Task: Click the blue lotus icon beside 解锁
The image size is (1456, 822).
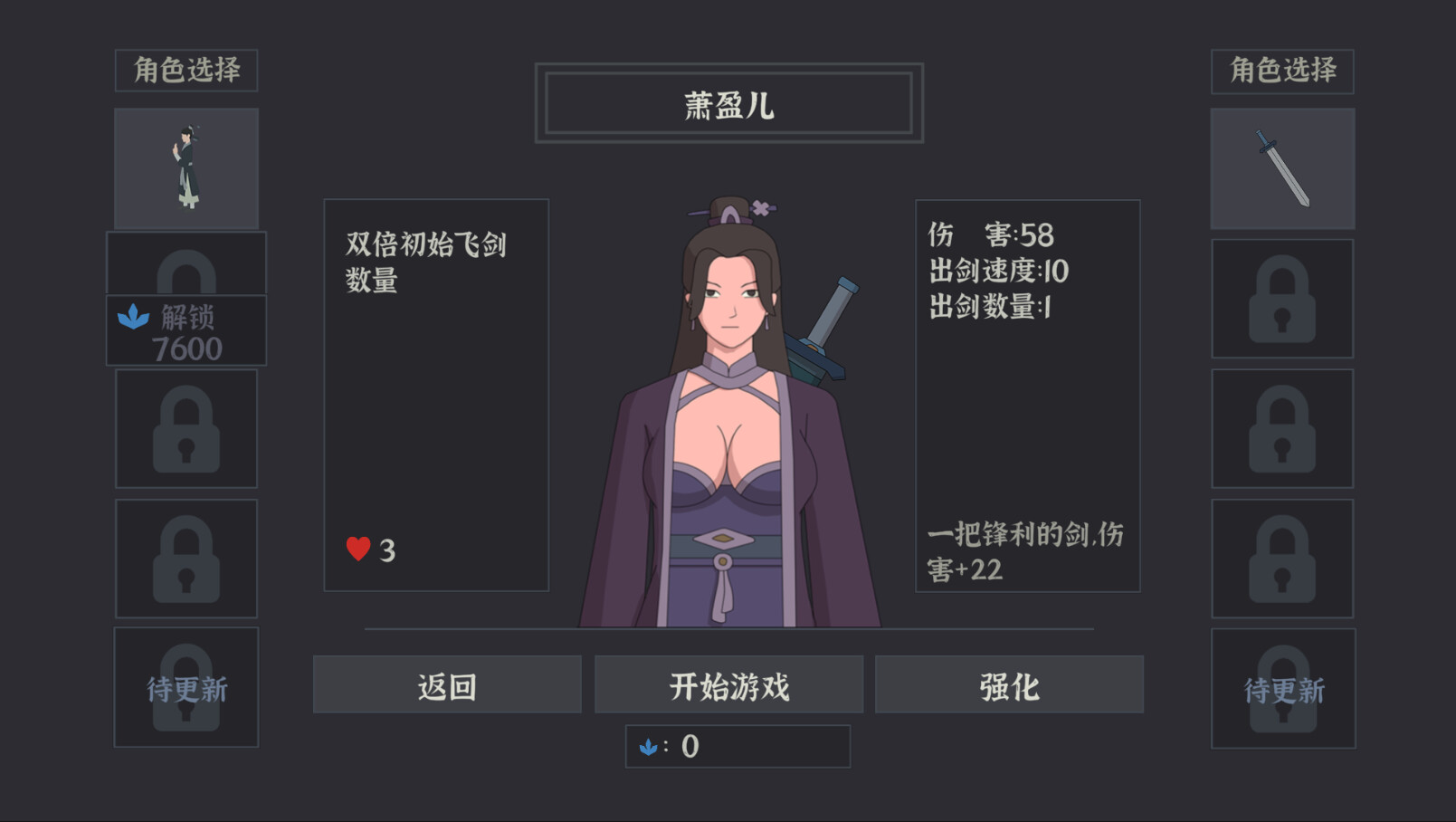Action: click(135, 318)
